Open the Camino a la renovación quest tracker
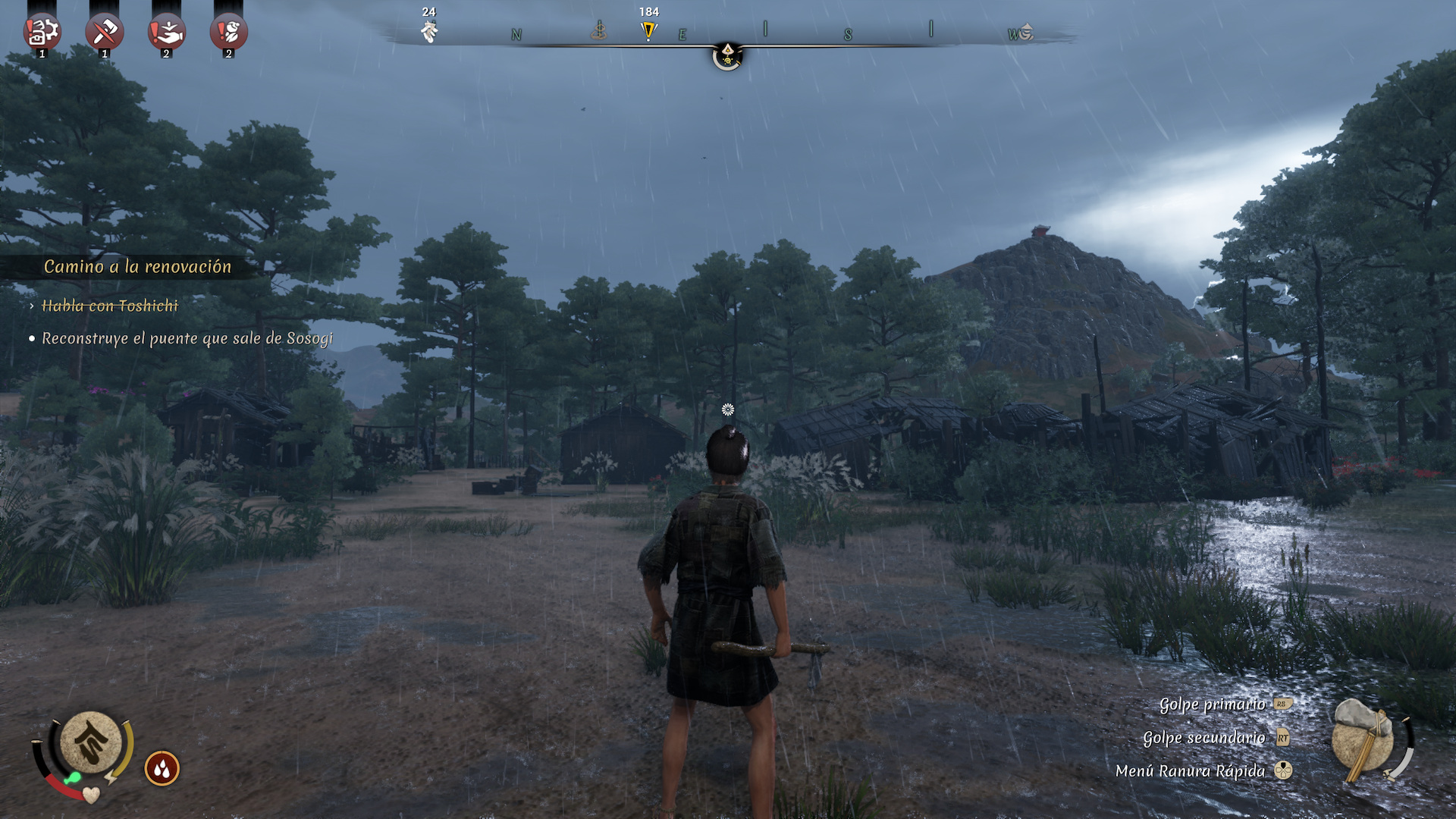The width and height of the screenshot is (1456, 819). point(137,267)
